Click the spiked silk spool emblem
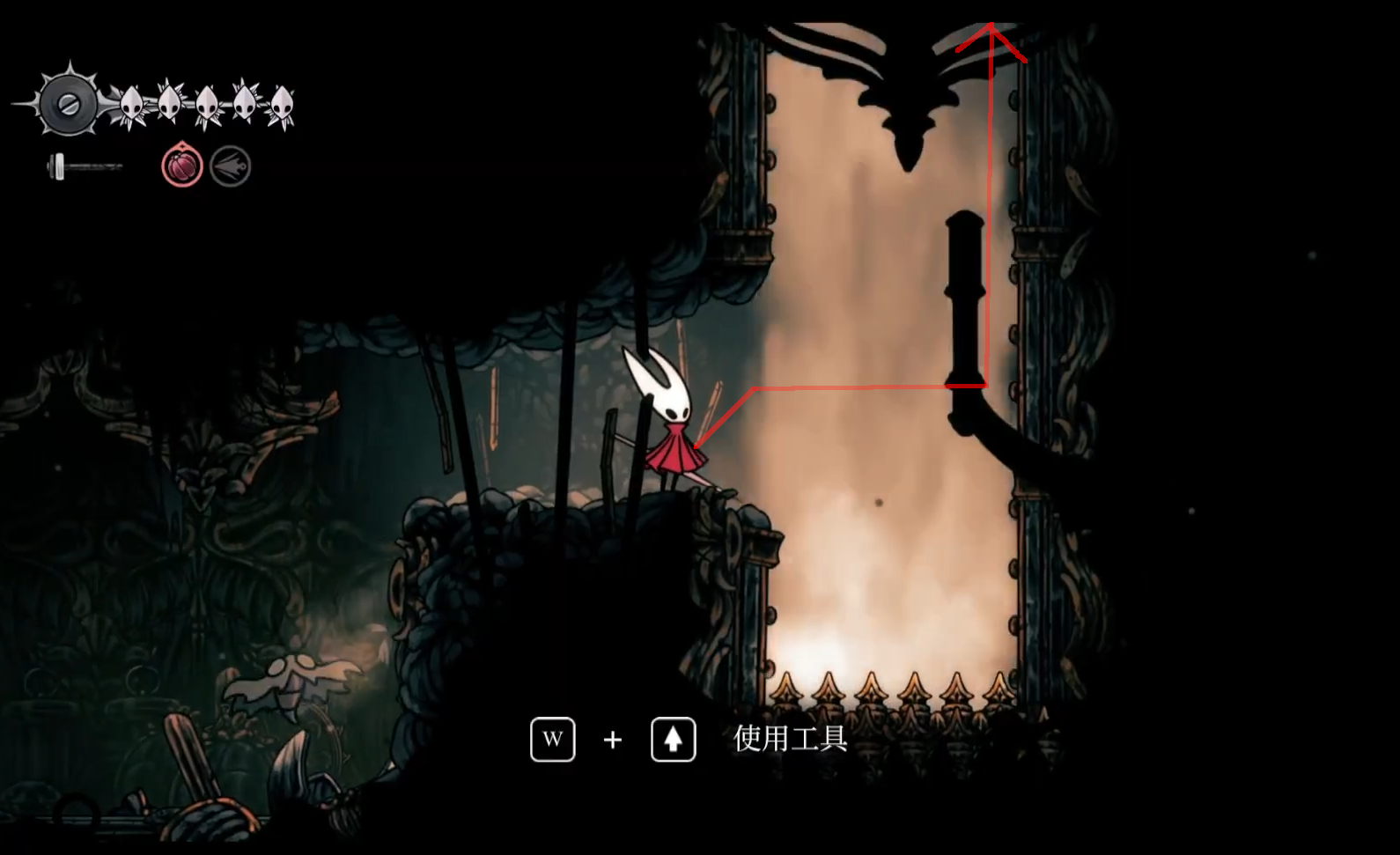1400x855 pixels. point(68,104)
